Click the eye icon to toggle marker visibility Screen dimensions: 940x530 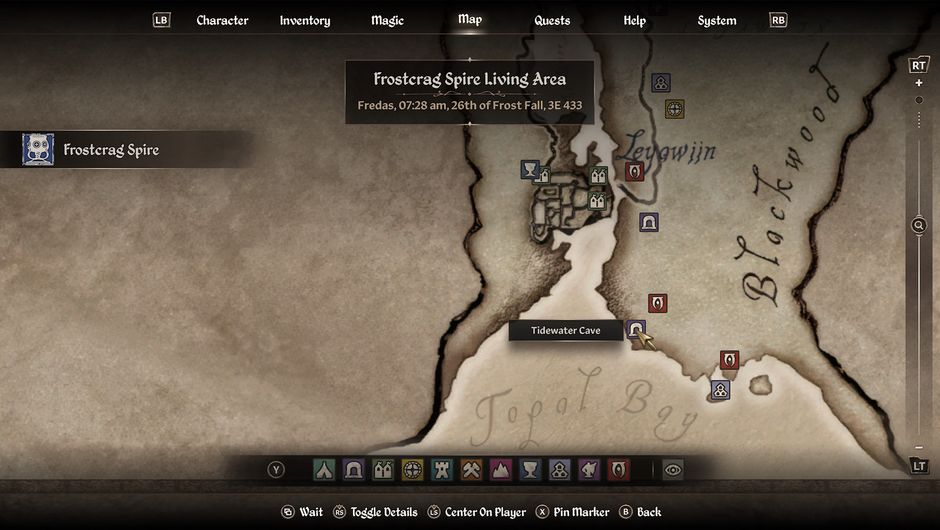(x=673, y=469)
